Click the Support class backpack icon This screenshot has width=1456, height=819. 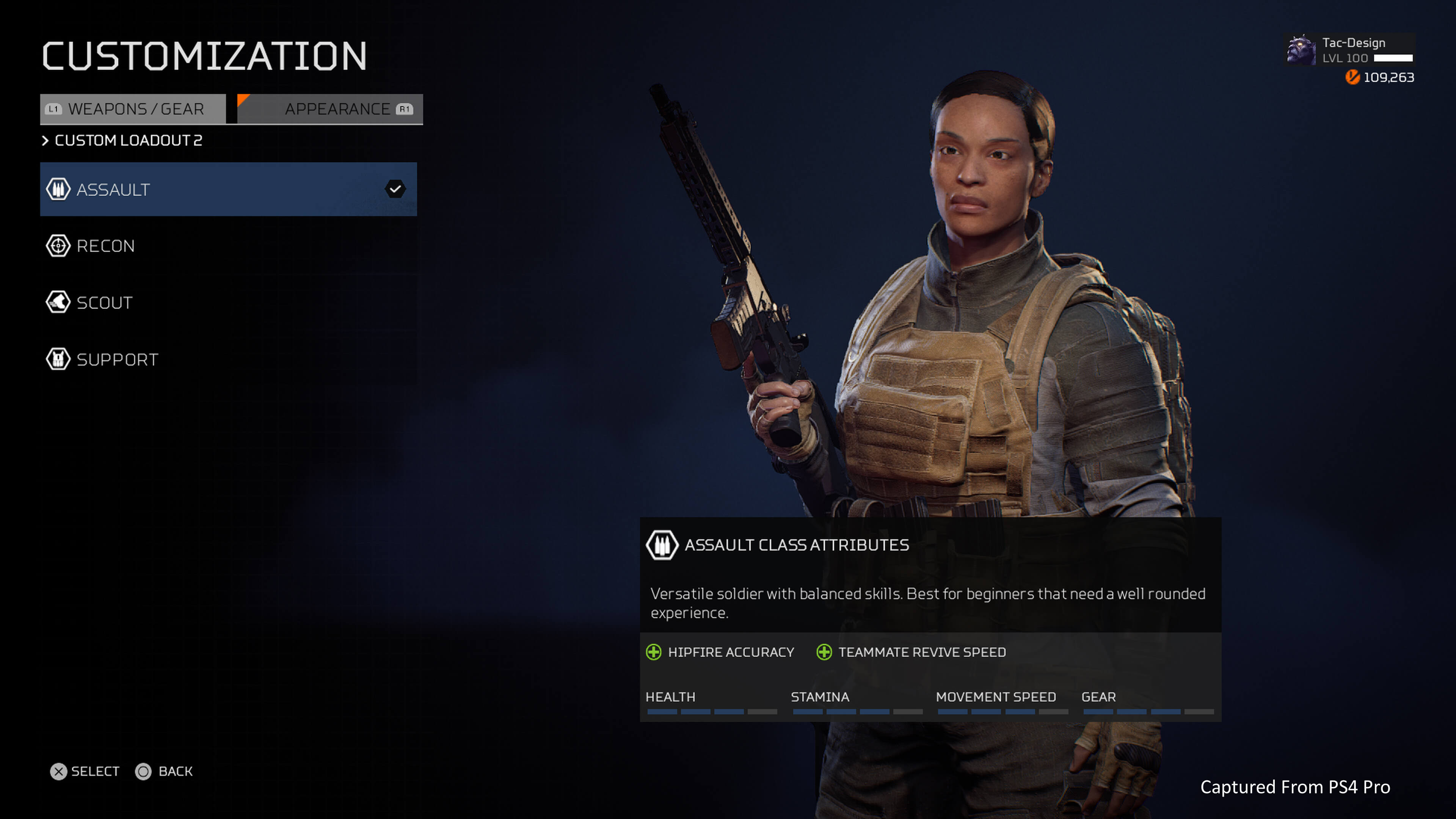[x=58, y=359]
